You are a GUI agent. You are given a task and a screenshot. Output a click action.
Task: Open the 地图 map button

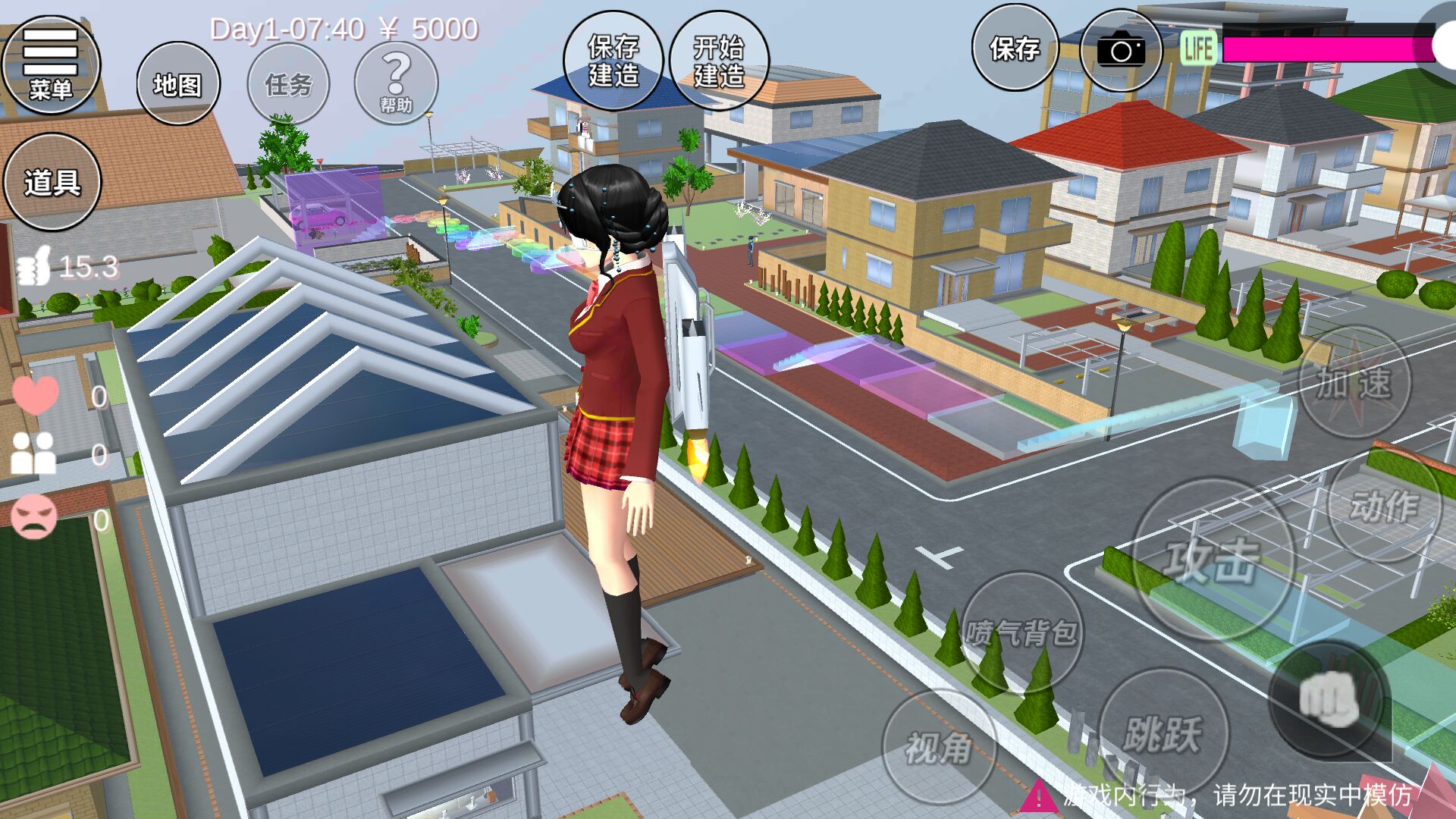tap(178, 83)
